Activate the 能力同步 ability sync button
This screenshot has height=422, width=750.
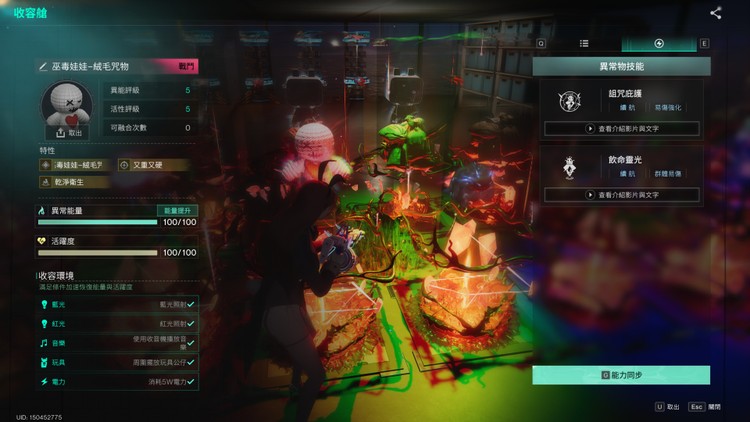(621, 375)
